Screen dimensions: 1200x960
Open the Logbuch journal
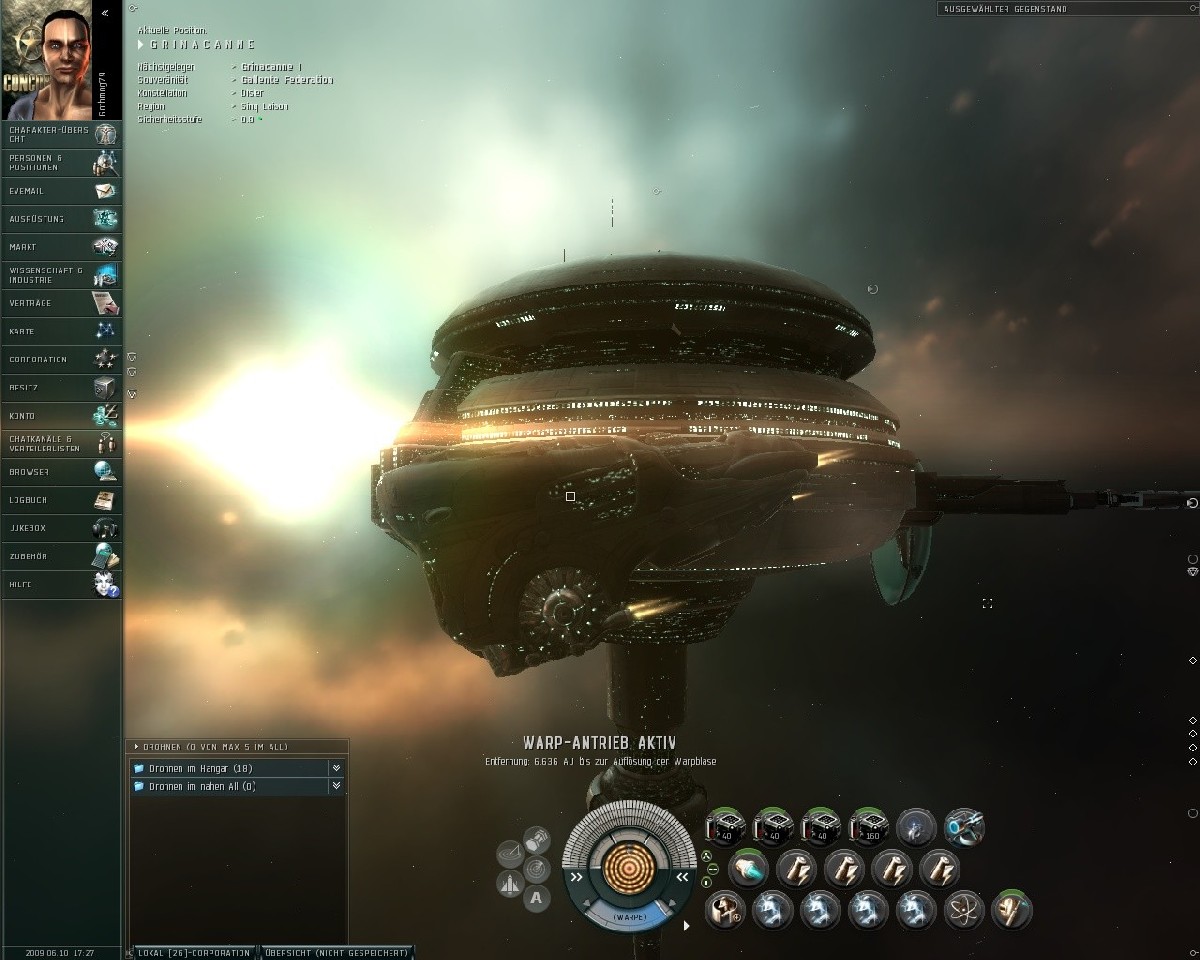click(x=61, y=499)
